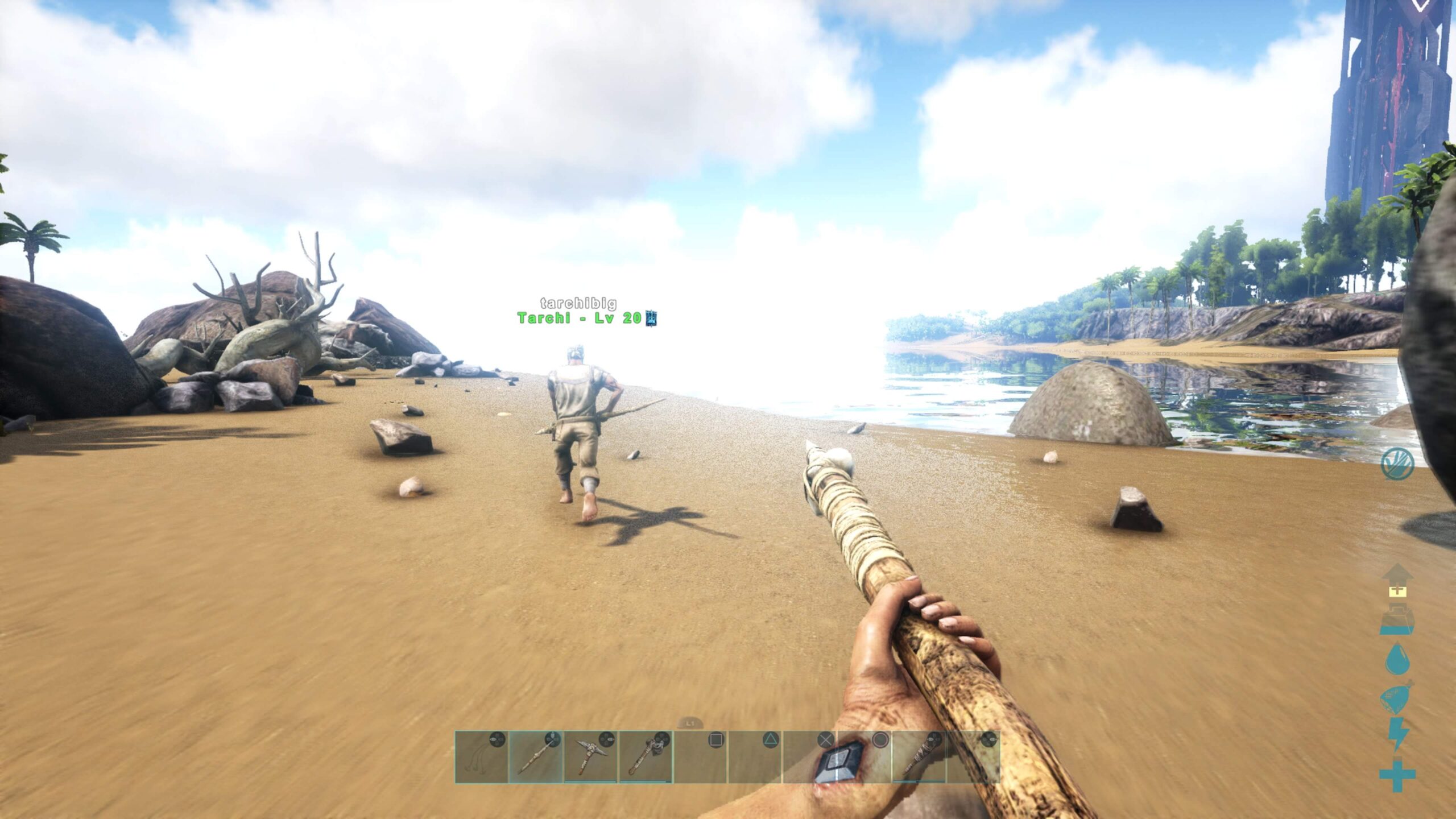Equip the spear from the hotbar

[536, 757]
